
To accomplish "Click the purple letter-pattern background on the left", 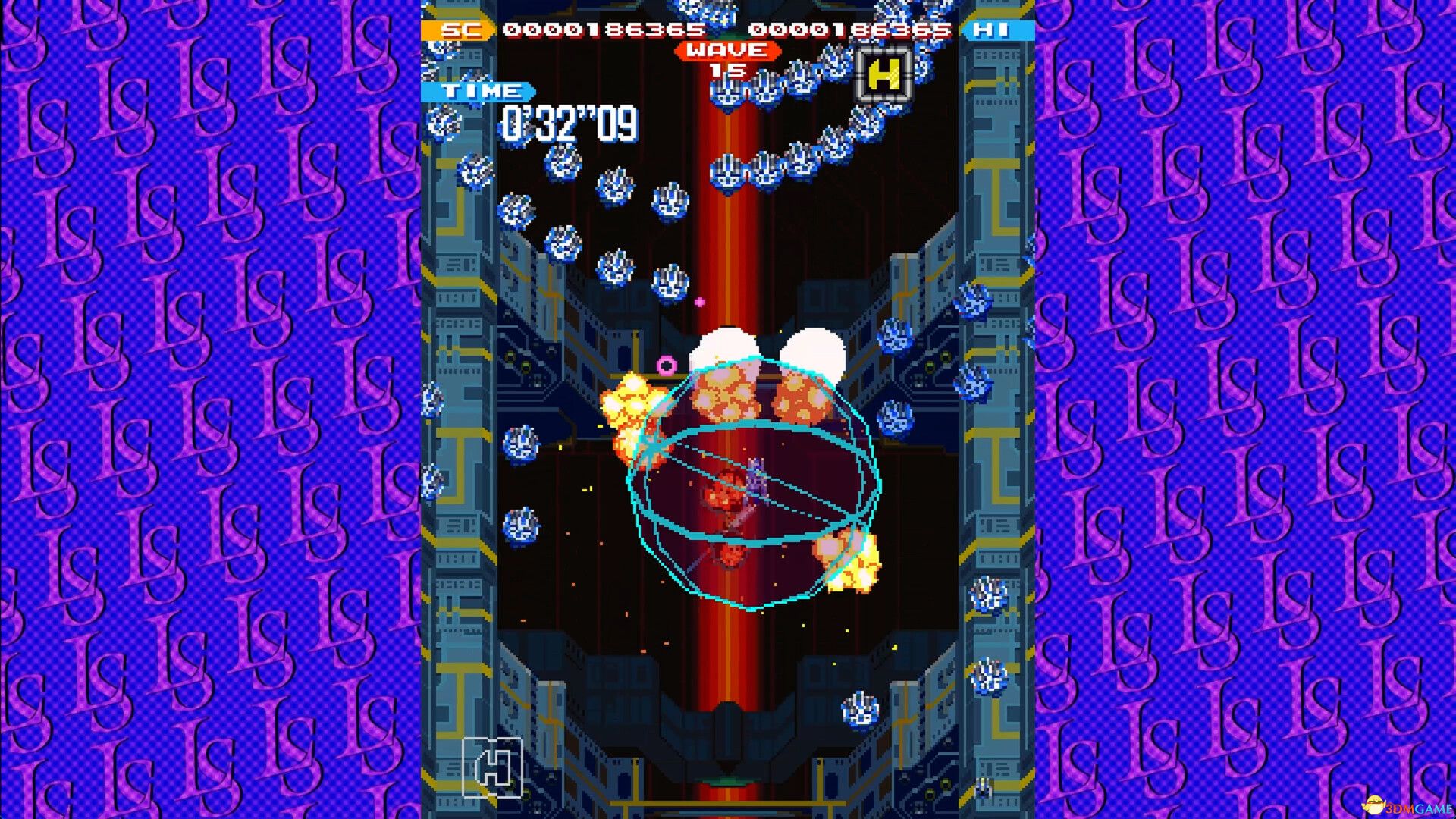I will (x=190, y=409).
